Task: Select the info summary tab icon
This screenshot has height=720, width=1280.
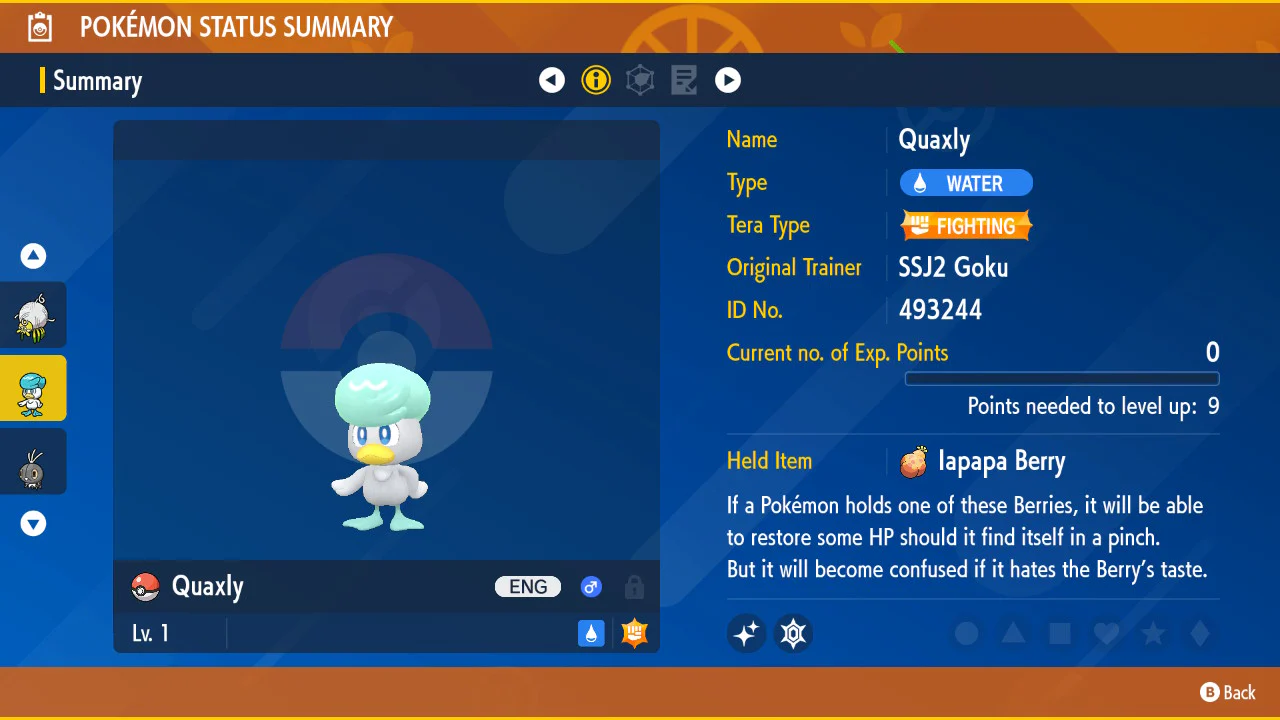Action: click(x=596, y=80)
